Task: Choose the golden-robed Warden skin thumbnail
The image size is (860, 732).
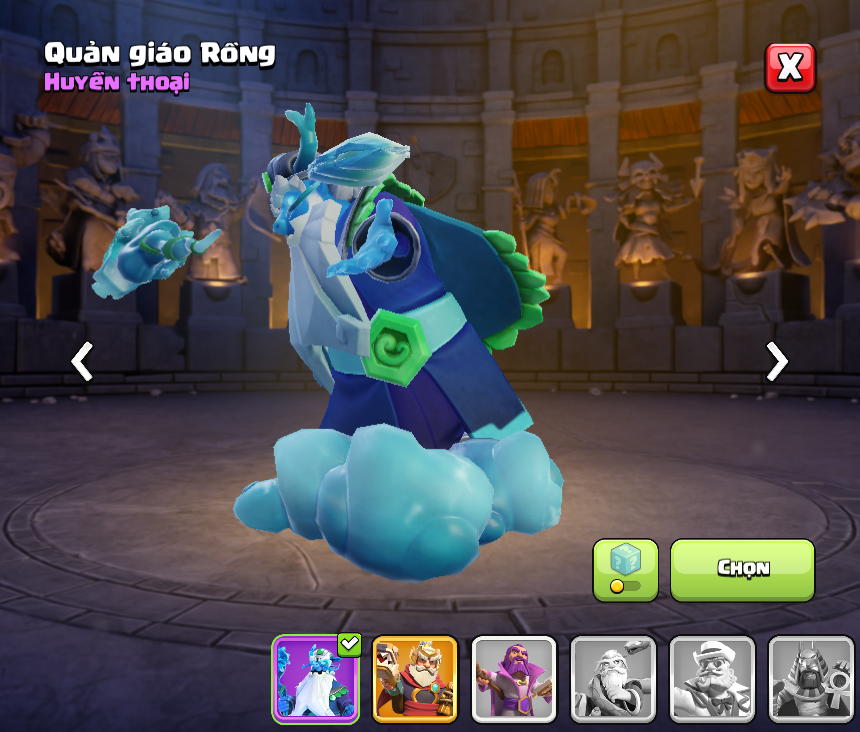Action: click(x=415, y=679)
